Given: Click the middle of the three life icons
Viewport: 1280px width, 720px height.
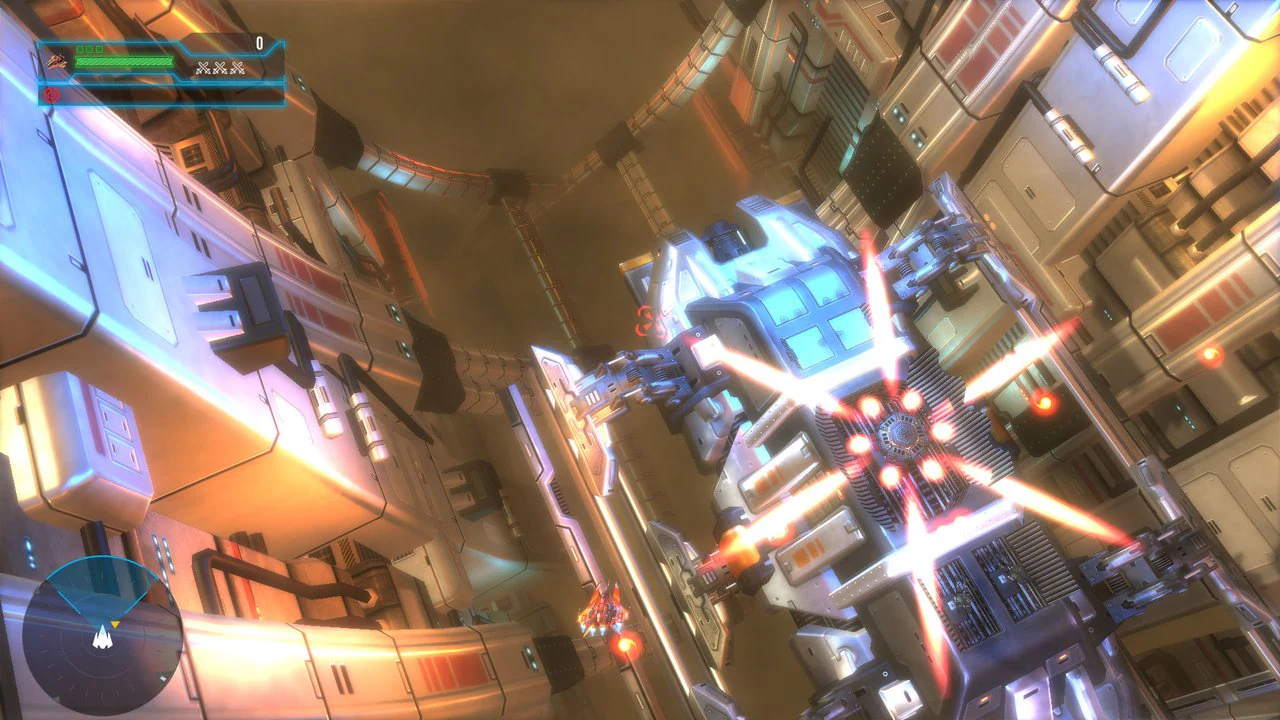Looking at the screenshot, I should (220, 69).
